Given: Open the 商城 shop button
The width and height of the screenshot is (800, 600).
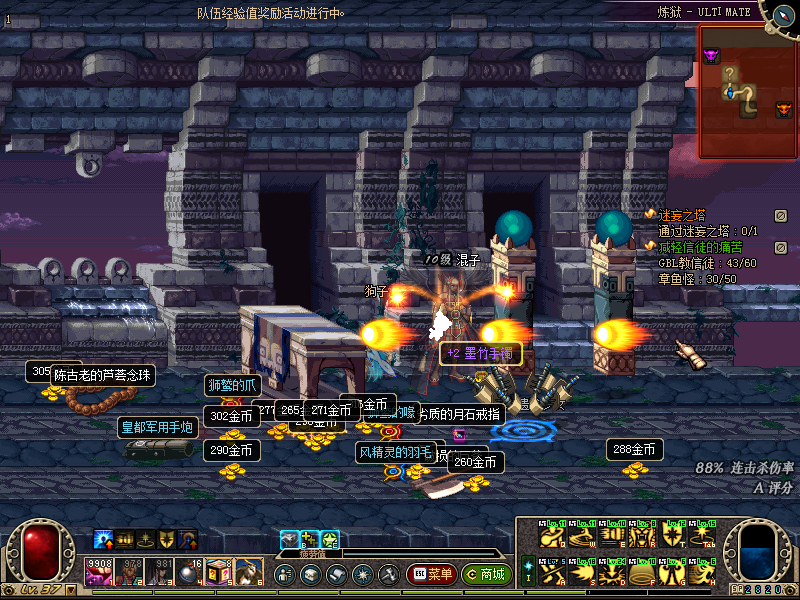Looking at the screenshot, I should 486,575.
